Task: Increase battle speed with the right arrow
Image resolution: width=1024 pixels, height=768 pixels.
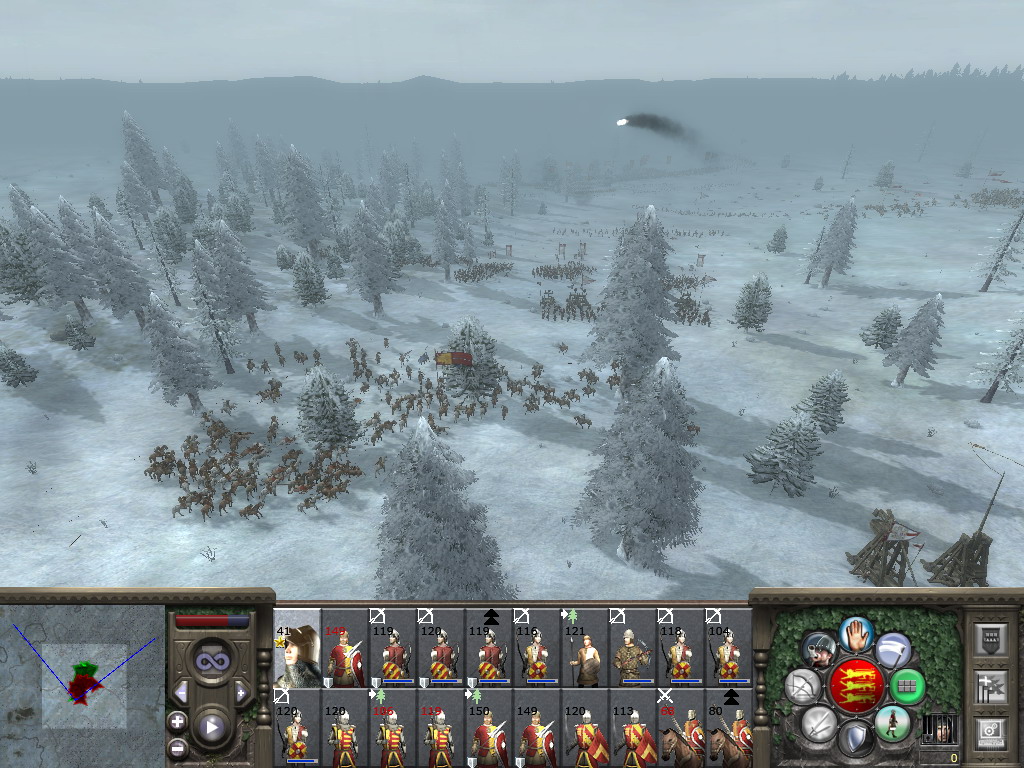Action: click(240, 692)
